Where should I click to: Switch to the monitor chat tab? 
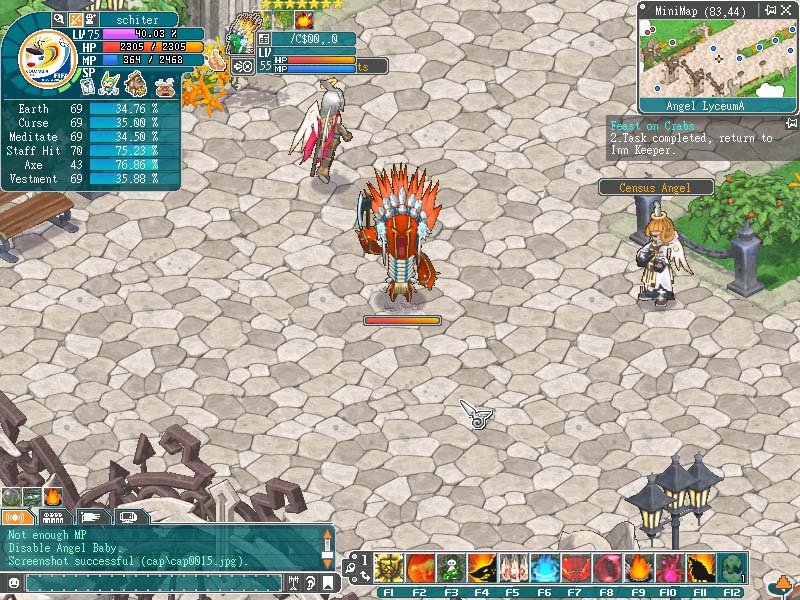click(128, 517)
